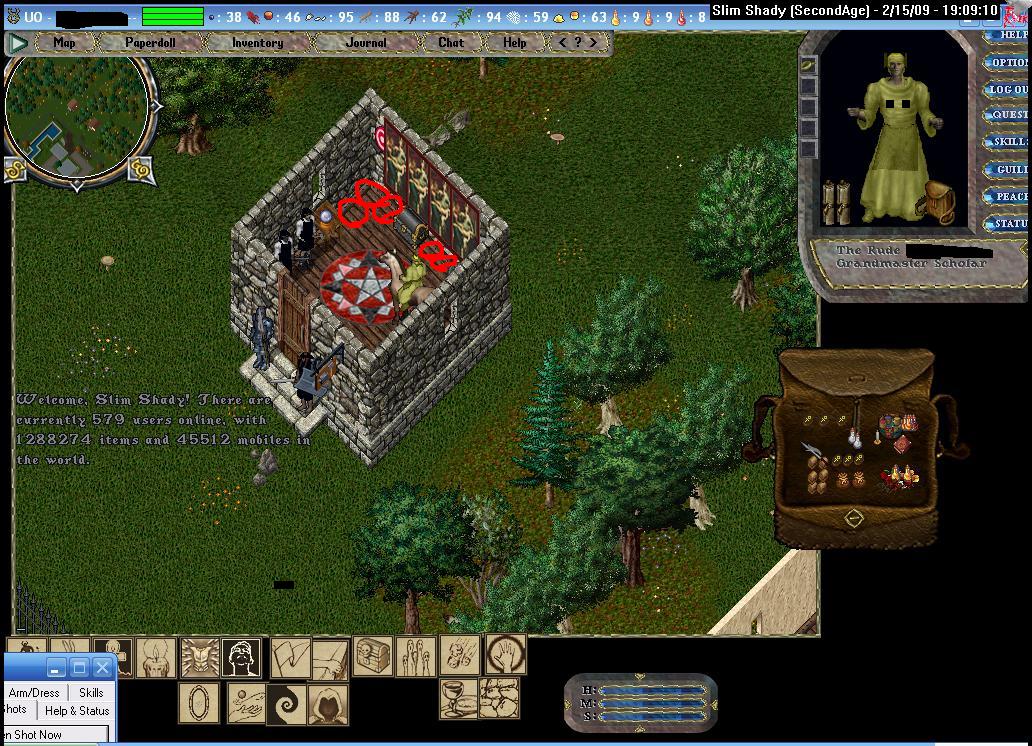1032x746 pixels.
Task: Click the Log Out button on the paperdoll
Action: [1008, 89]
